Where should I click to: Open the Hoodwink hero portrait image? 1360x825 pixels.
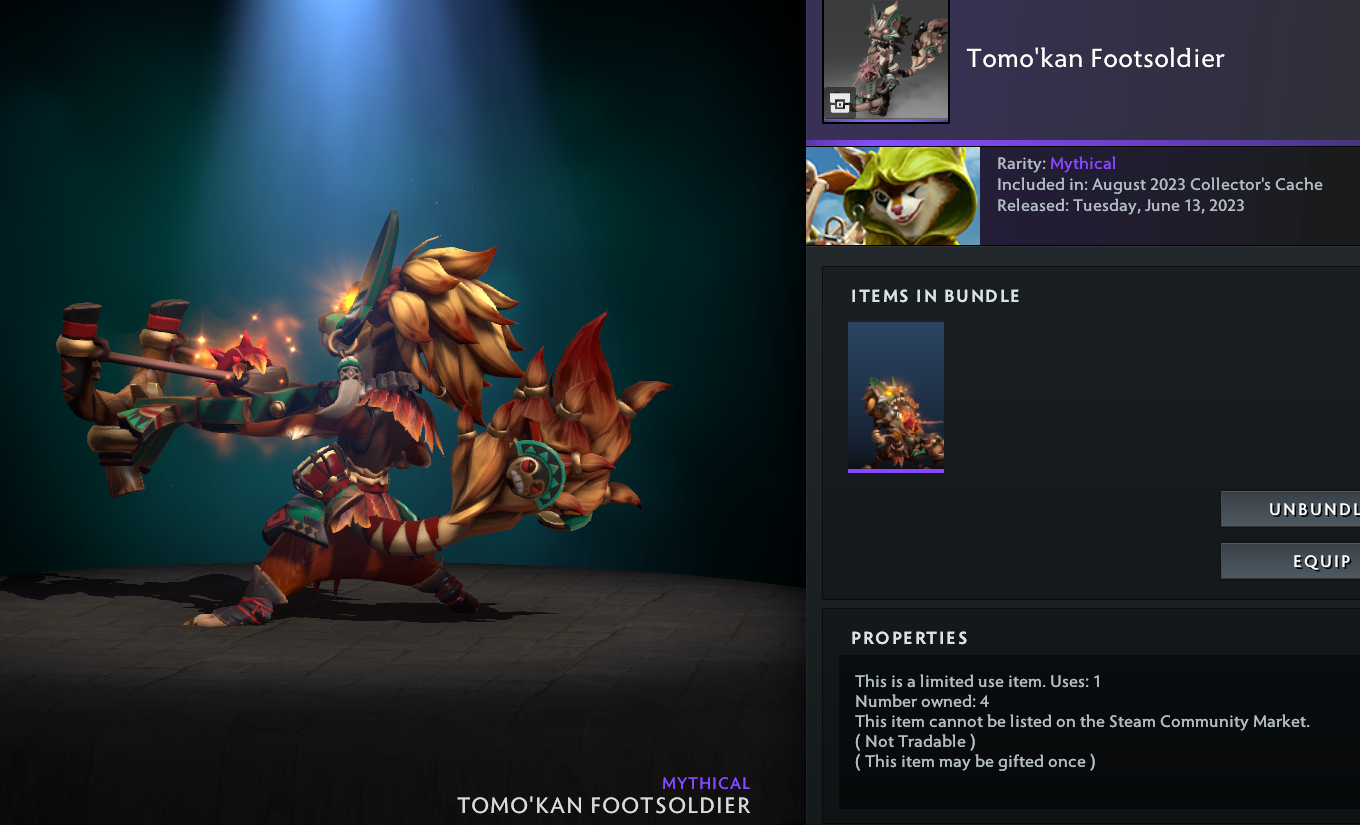[893, 196]
